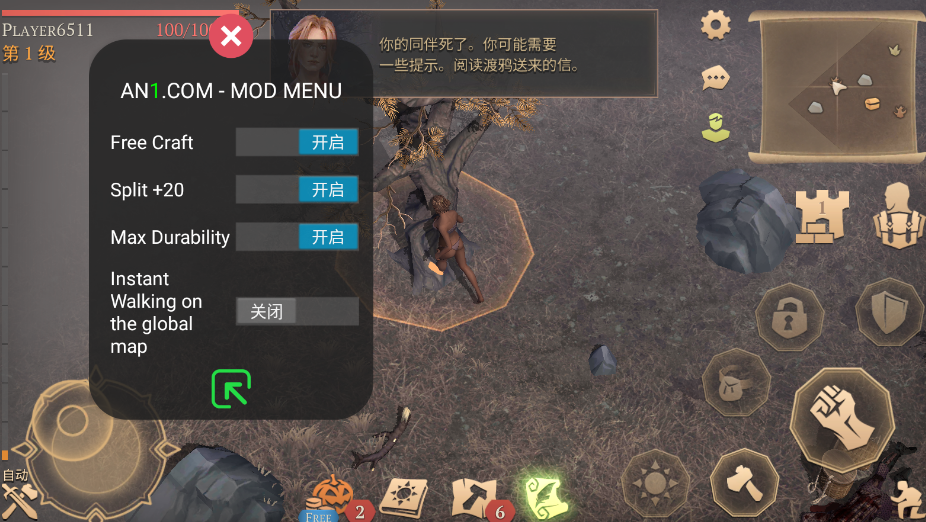Click the green character bust icon
This screenshot has width=926, height=522.
pos(715,127)
